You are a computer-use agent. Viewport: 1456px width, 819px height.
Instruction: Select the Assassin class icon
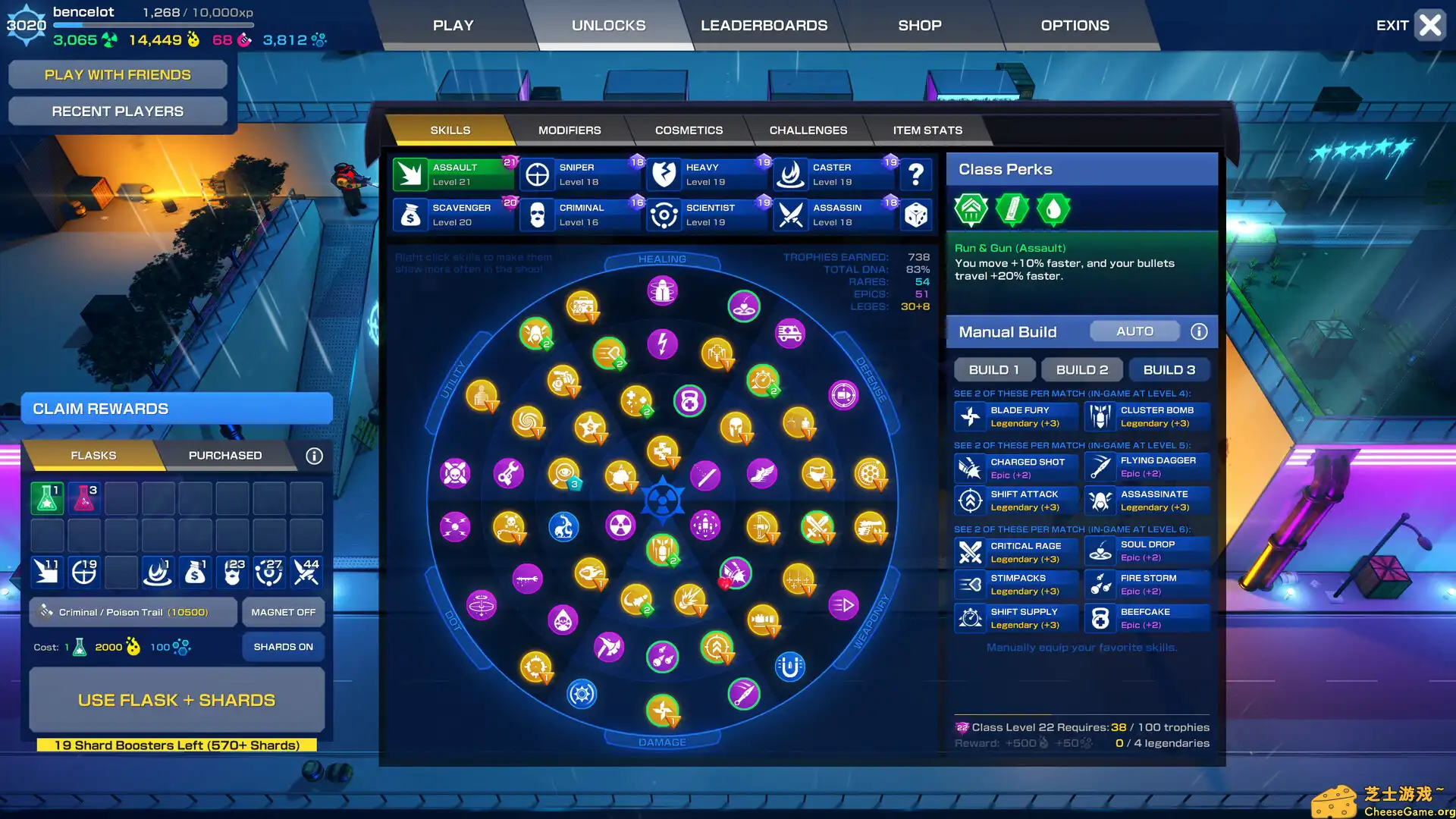[x=791, y=215]
